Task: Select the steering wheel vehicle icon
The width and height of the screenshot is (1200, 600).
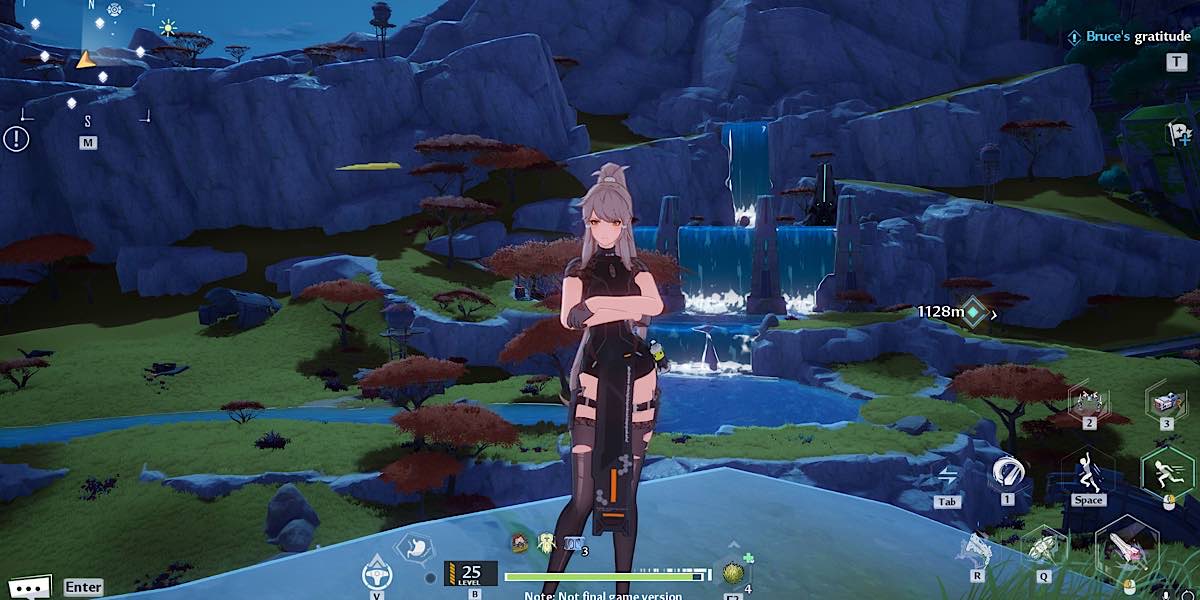Action: tap(376, 571)
